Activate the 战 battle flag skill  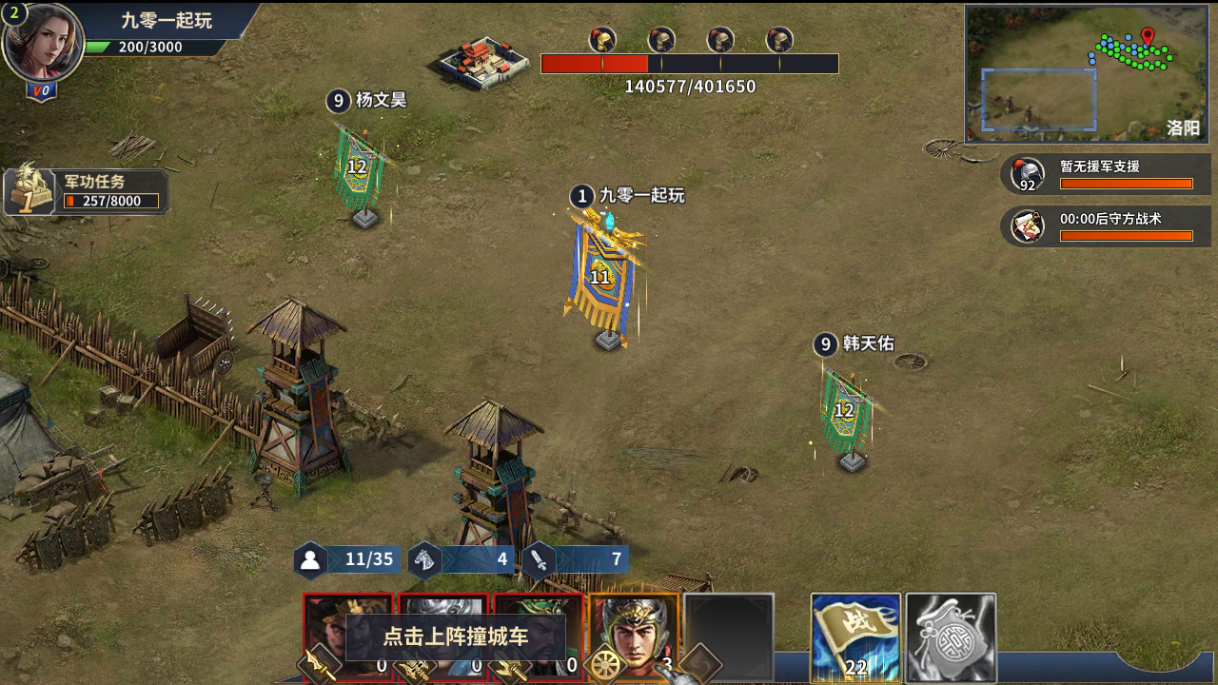pyautogui.click(x=855, y=637)
